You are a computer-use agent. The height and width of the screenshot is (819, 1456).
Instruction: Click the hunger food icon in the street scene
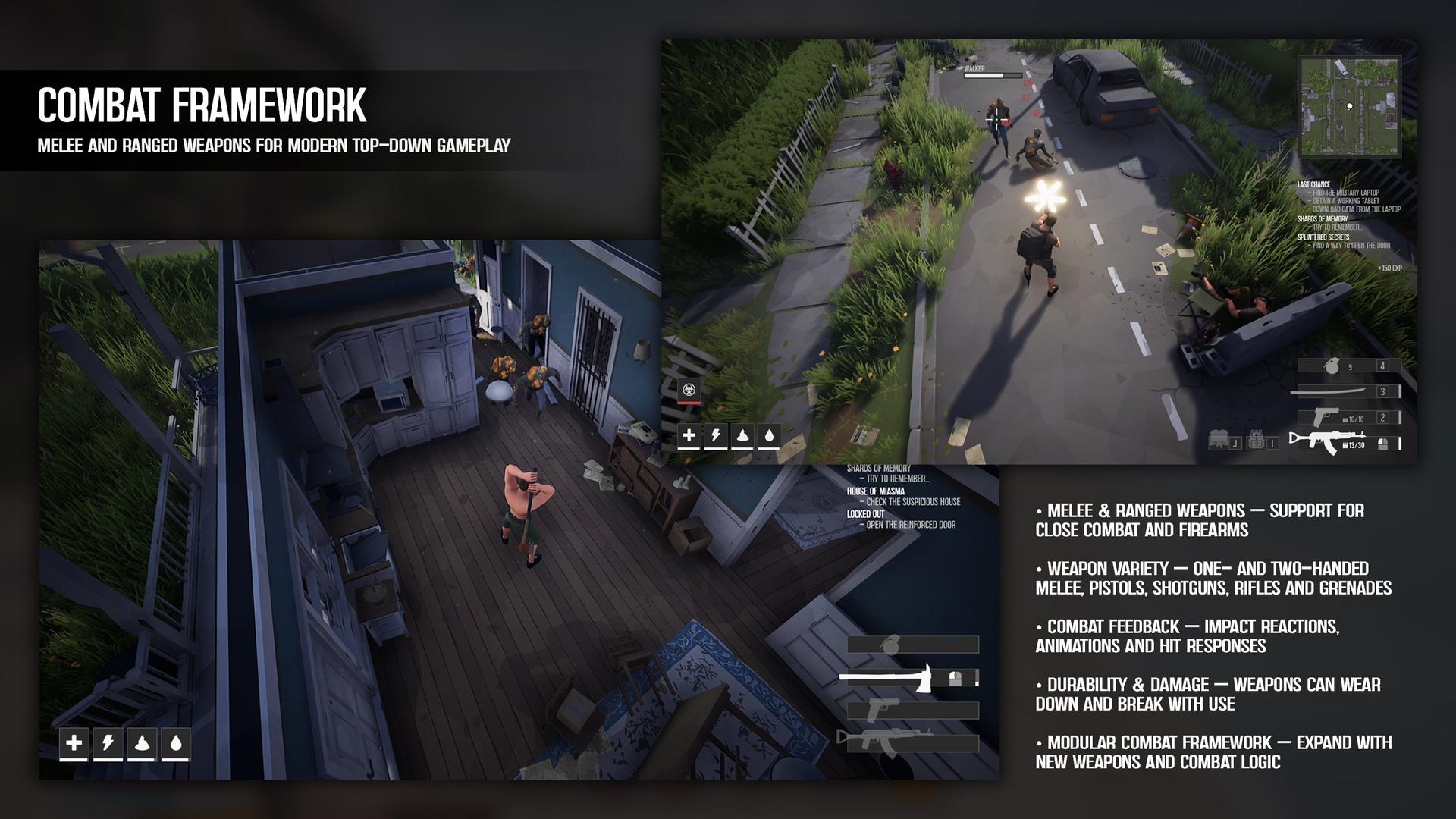(742, 436)
